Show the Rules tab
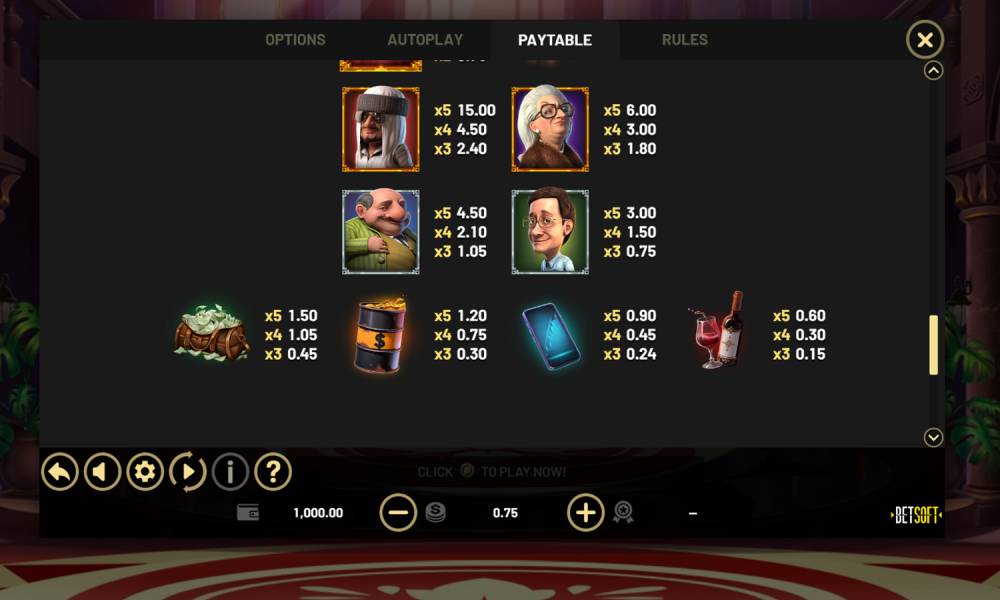This screenshot has height=600, width=1000. pos(685,40)
